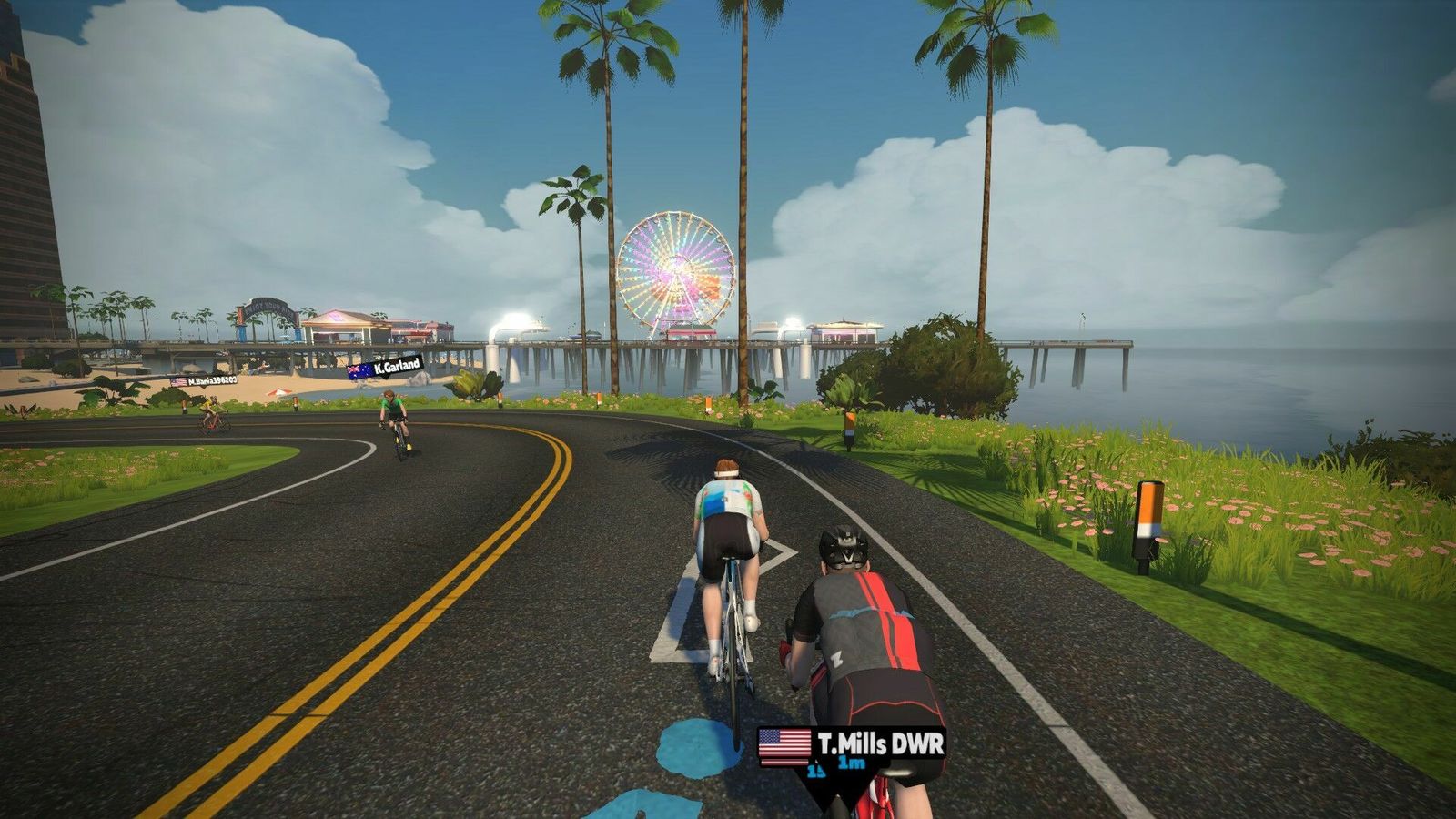1456x819 pixels.
Task: Select the T.Mills DWR rider name tag
Action: [x=852, y=745]
